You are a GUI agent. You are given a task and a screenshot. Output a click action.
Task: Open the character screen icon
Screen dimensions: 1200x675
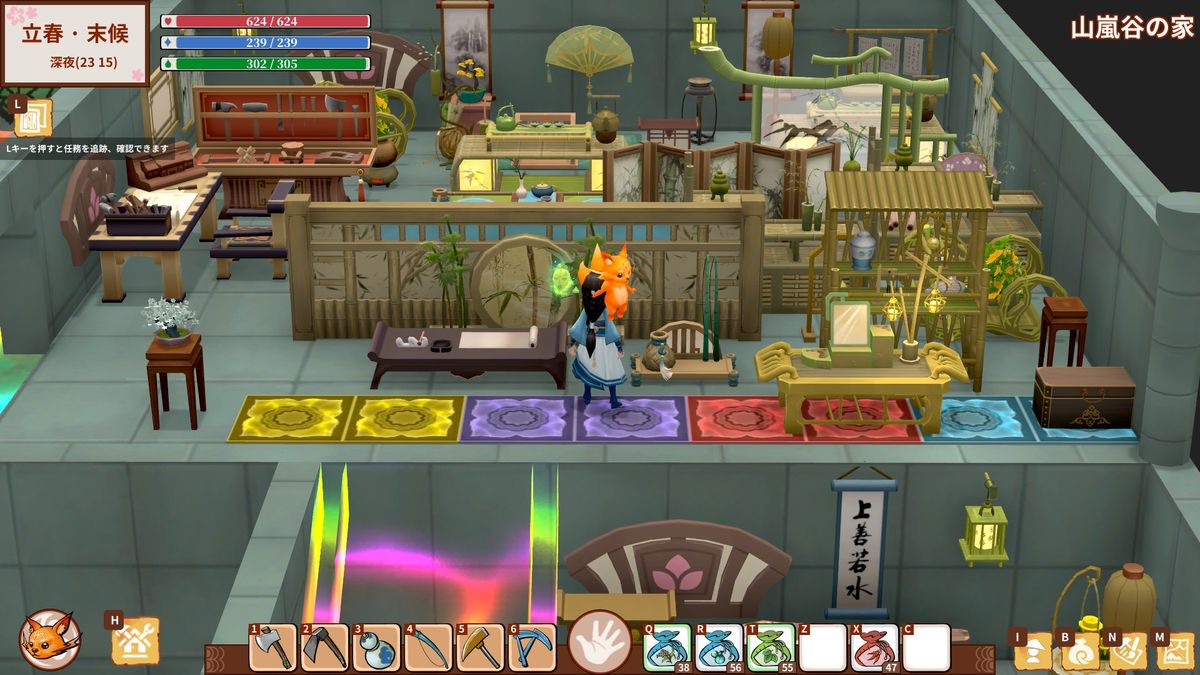point(1033,651)
